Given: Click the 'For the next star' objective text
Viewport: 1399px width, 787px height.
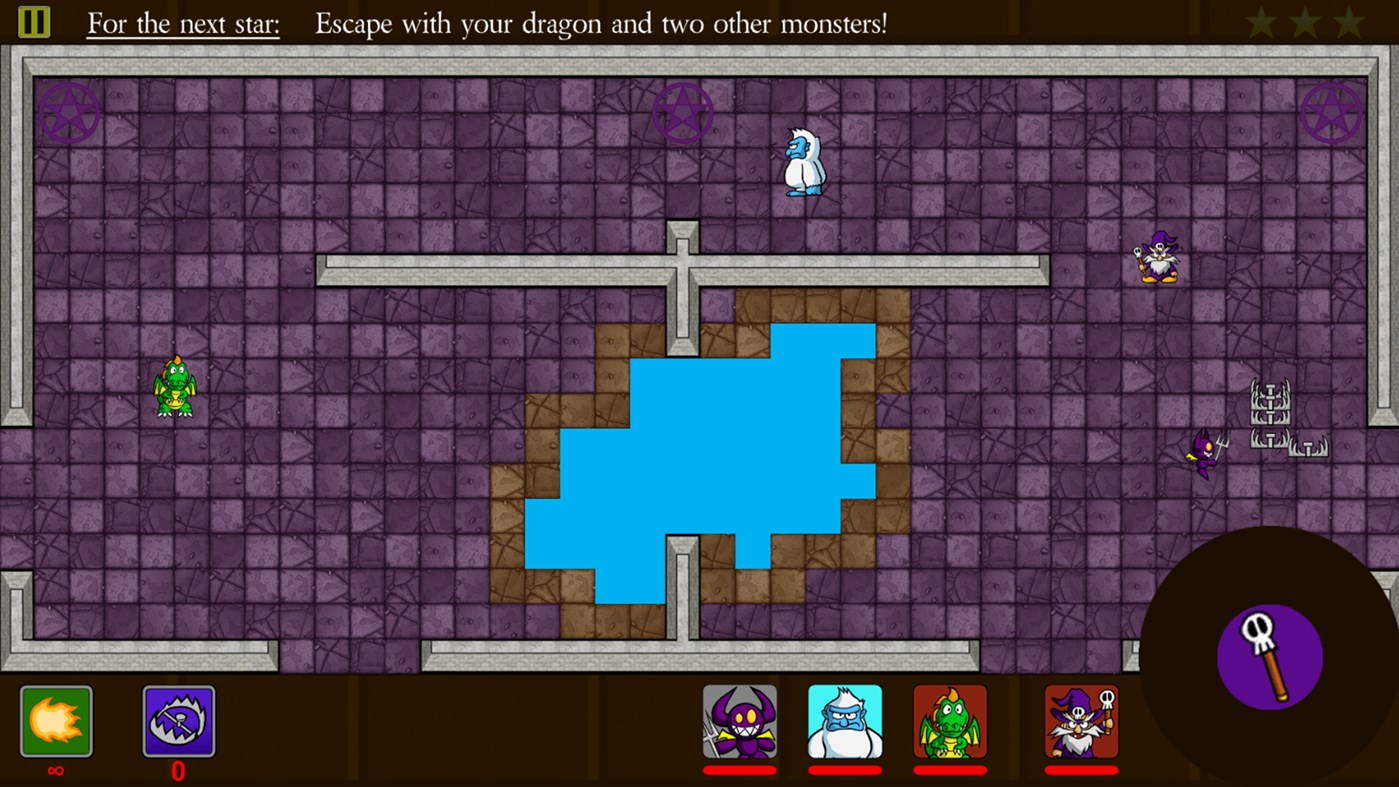Looking at the screenshot, I should click(182, 23).
